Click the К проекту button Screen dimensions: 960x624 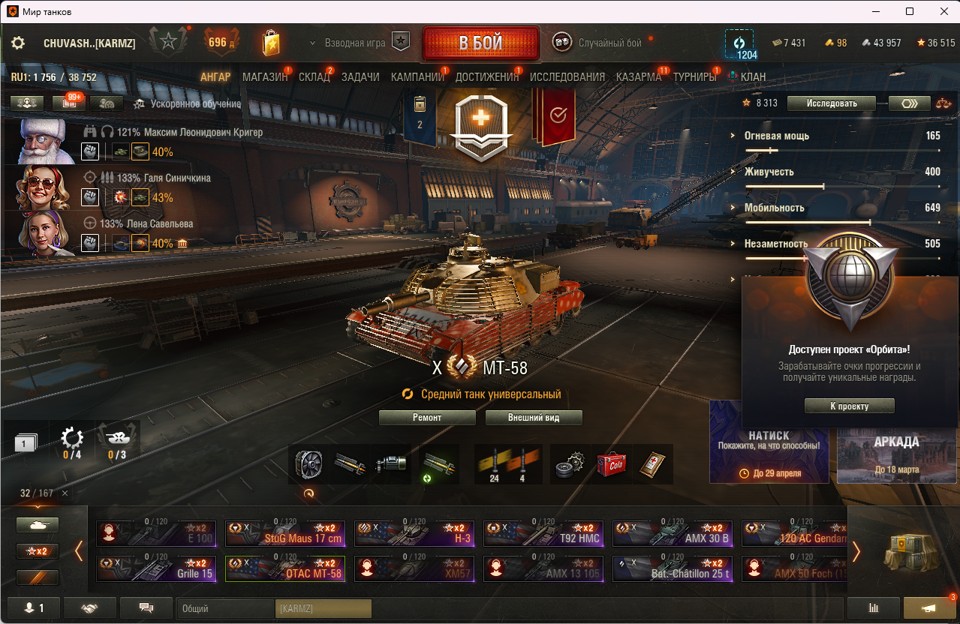[x=849, y=406]
